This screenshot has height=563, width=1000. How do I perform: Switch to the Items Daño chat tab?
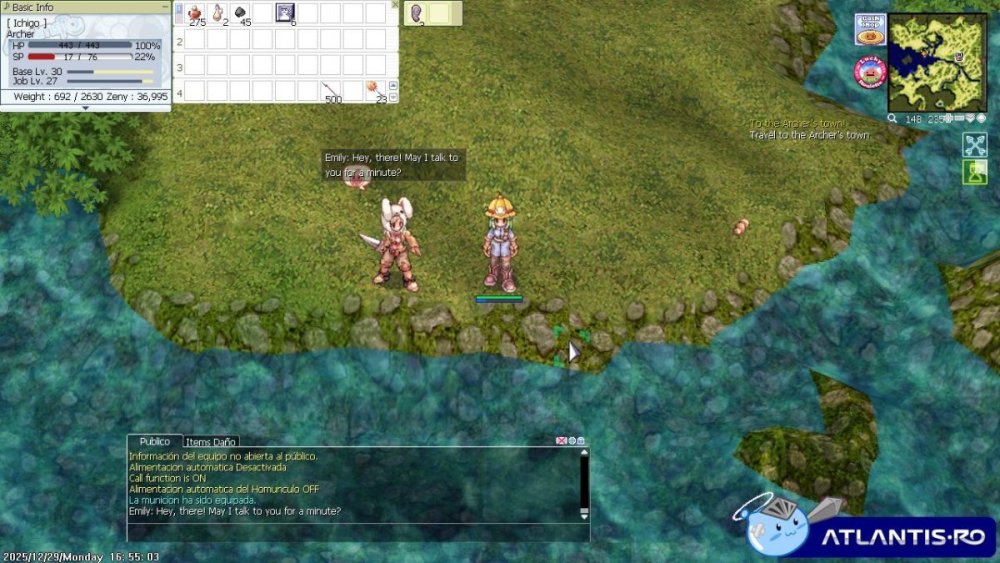(210, 441)
